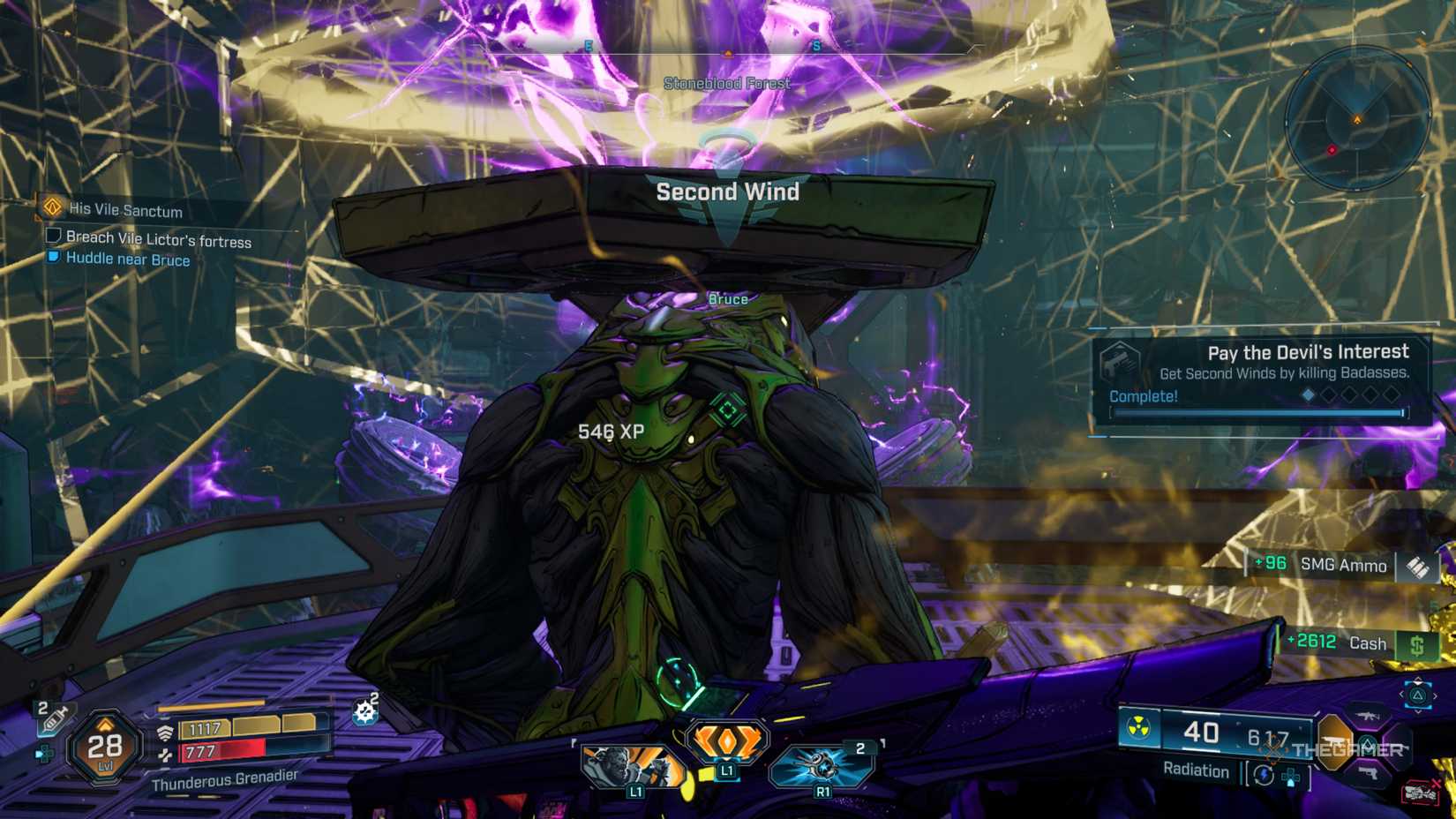The image size is (1456, 819).
Task: Click the Complete! label on the challenge panel
Action: [1143, 396]
